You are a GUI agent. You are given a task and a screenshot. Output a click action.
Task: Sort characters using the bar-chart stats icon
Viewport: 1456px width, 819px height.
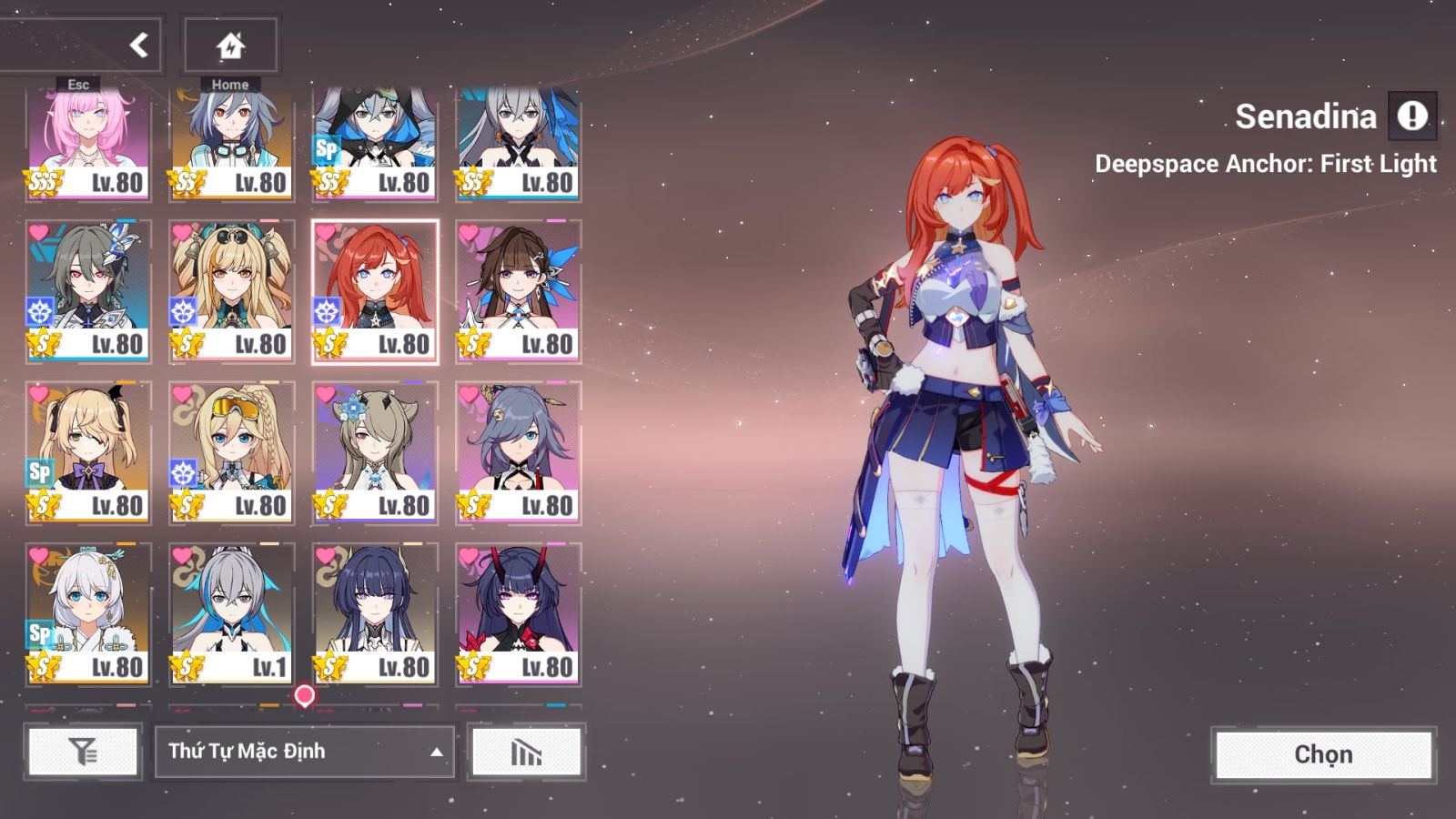pos(526,753)
